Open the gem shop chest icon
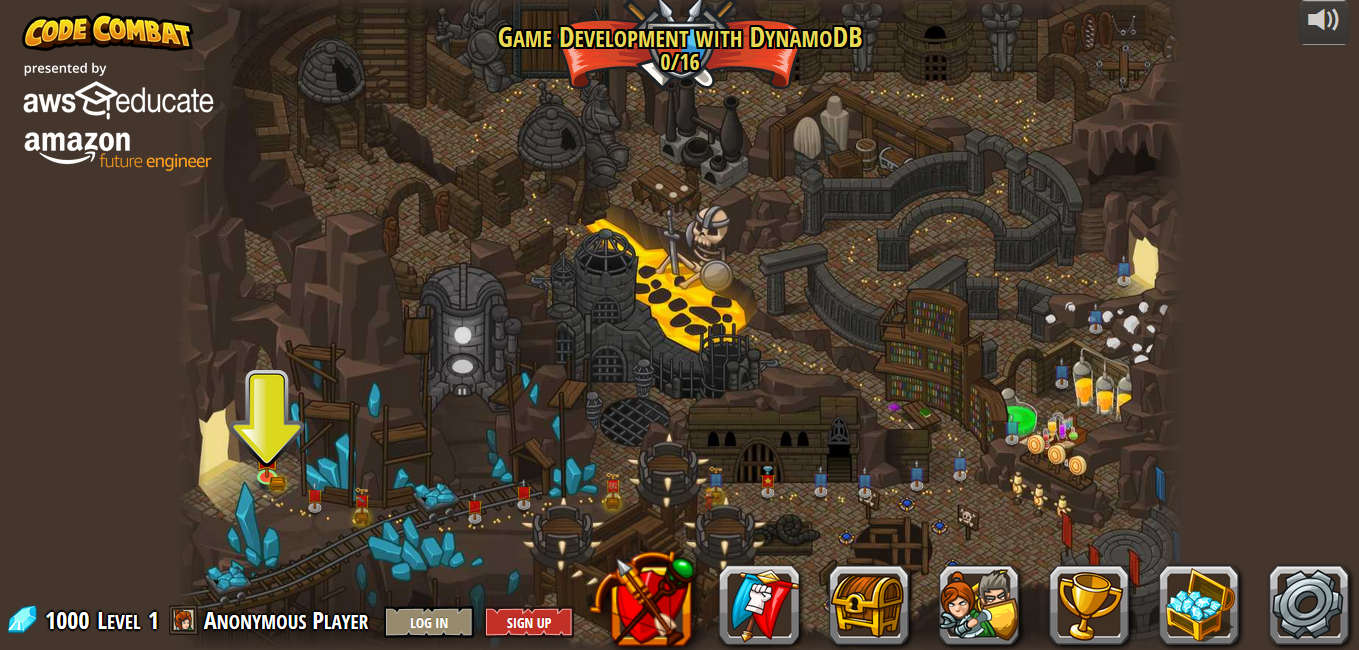This screenshot has height=650, width=1359. (1198, 605)
